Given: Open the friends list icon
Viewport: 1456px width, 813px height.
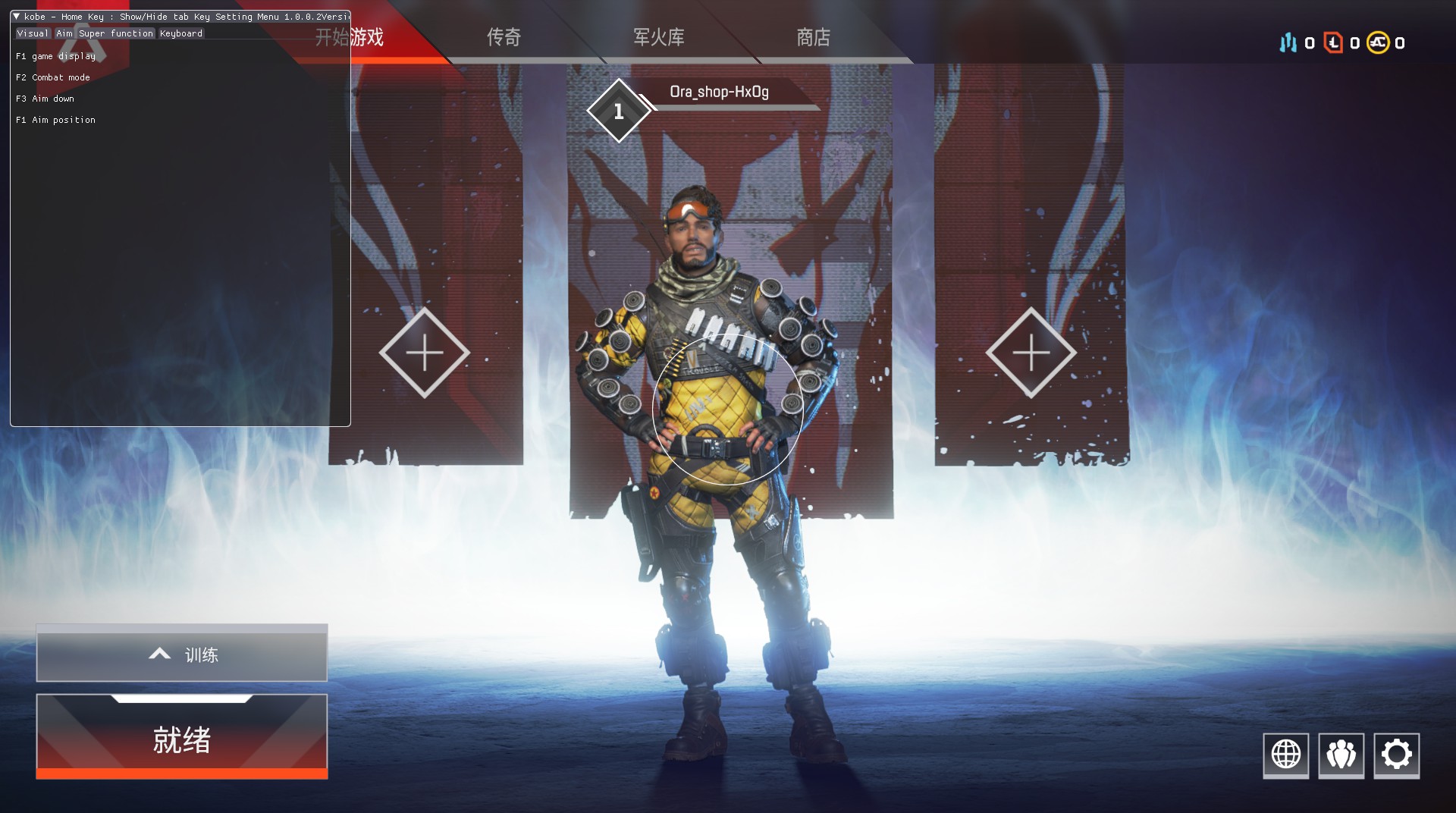Looking at the screenshot, I should (x=1341, y=755).
